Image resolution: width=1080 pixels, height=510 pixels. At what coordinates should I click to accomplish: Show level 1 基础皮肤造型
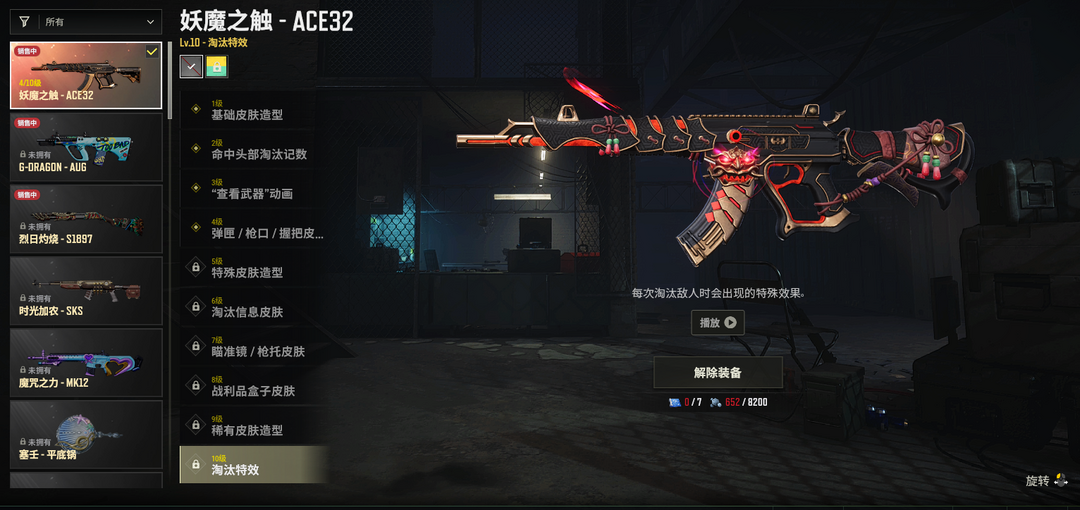(x=254, y=110)
